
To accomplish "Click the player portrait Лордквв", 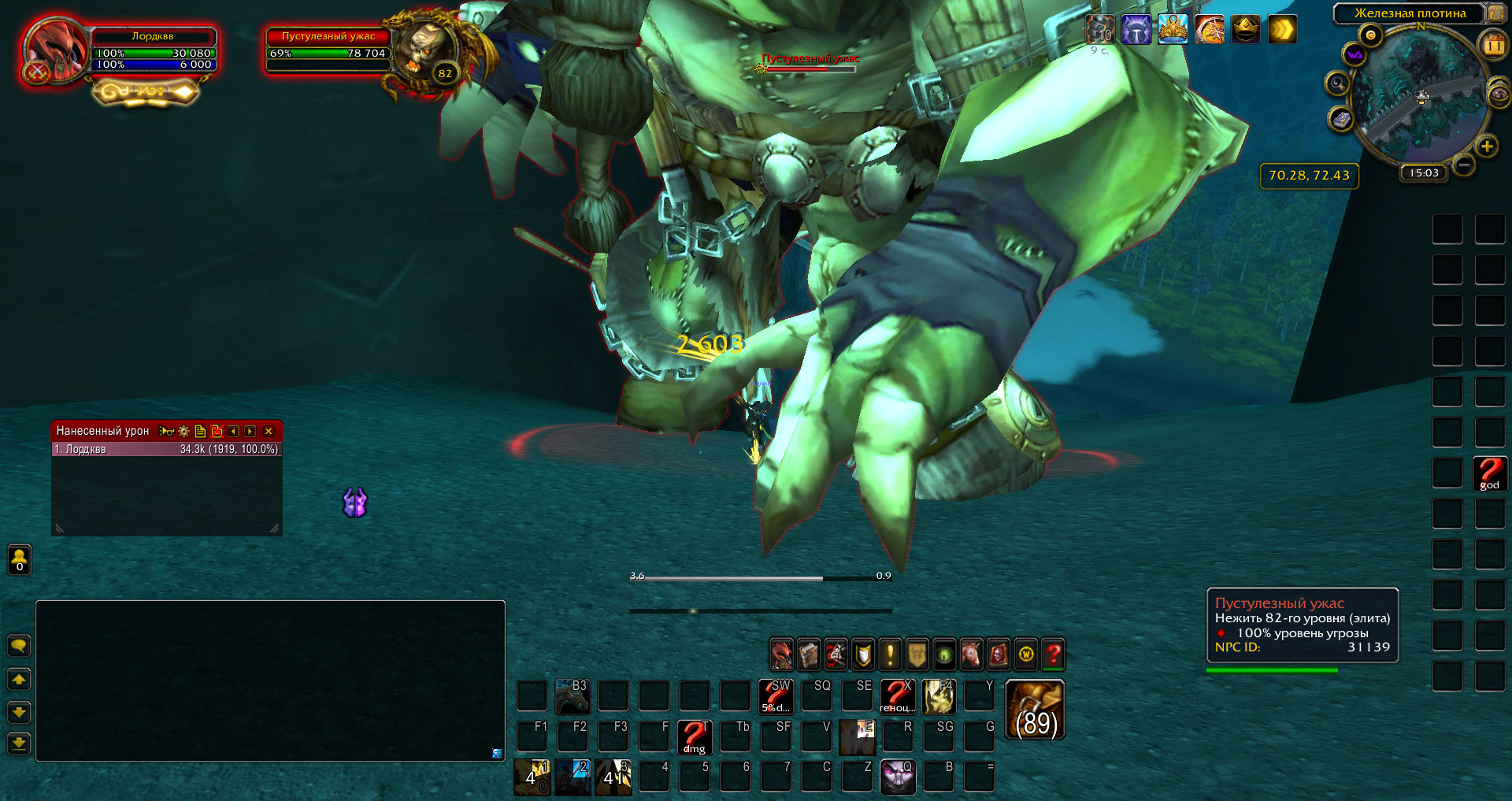I will click(x=55, y=49).
